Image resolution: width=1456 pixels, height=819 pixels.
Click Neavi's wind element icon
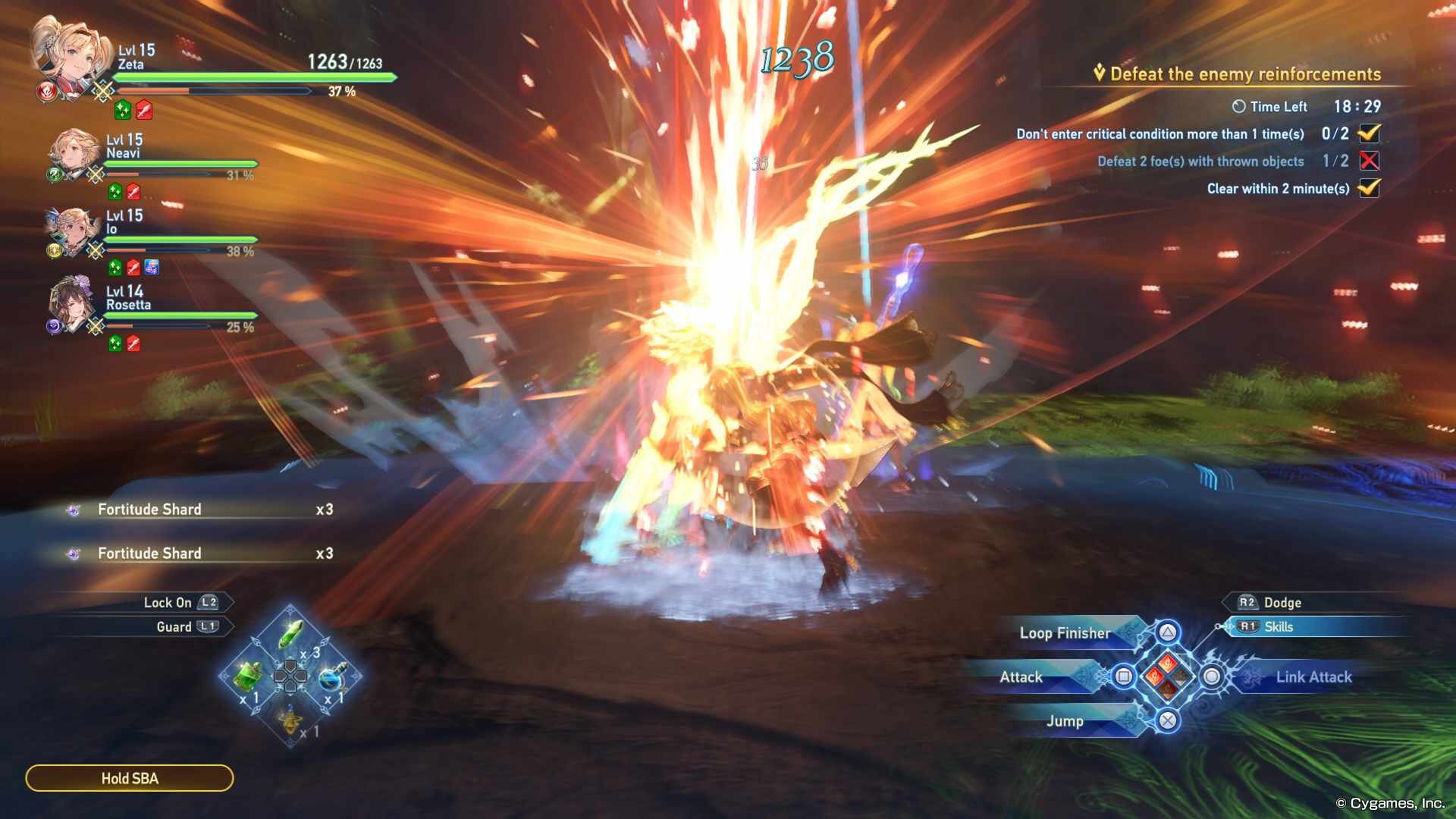tap(55, 174)
